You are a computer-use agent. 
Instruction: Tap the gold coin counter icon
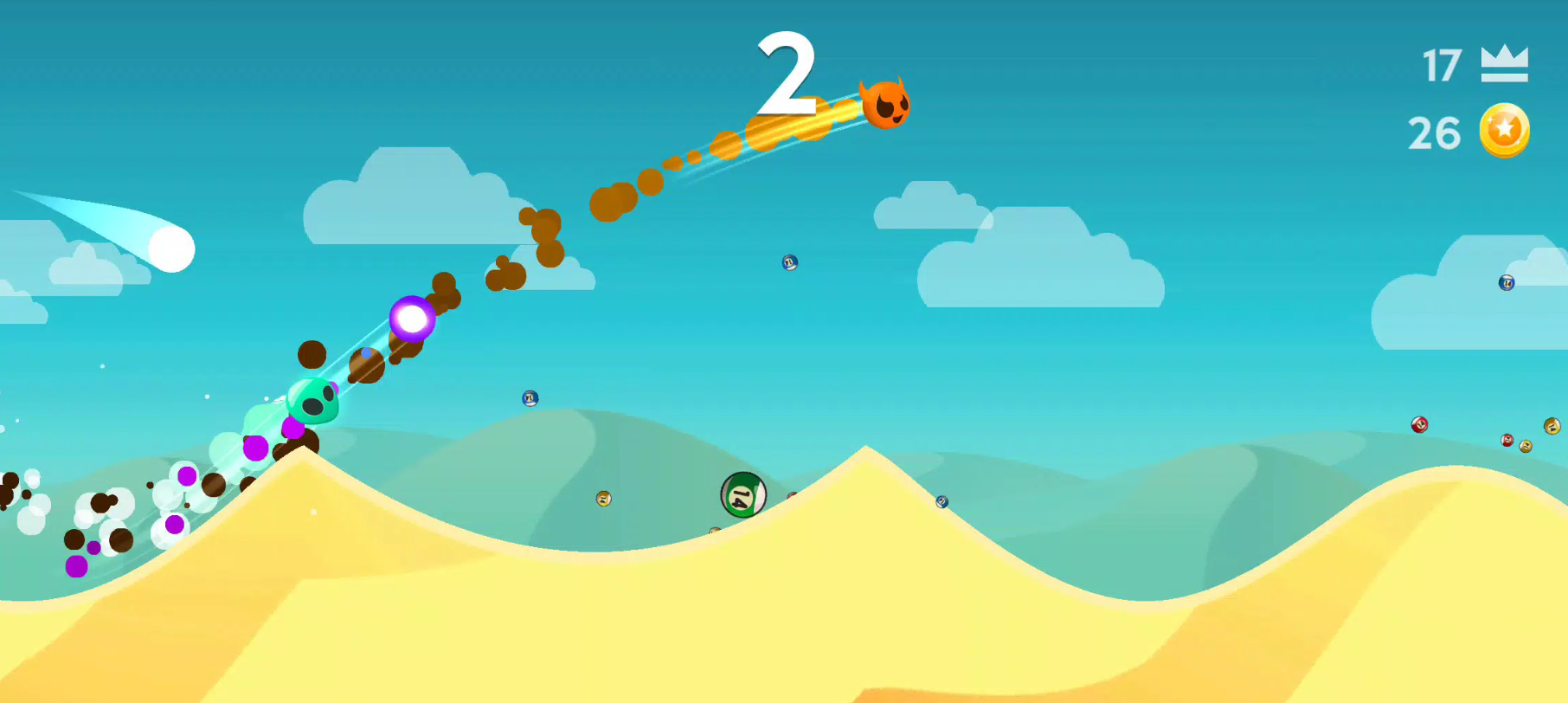1503,132
